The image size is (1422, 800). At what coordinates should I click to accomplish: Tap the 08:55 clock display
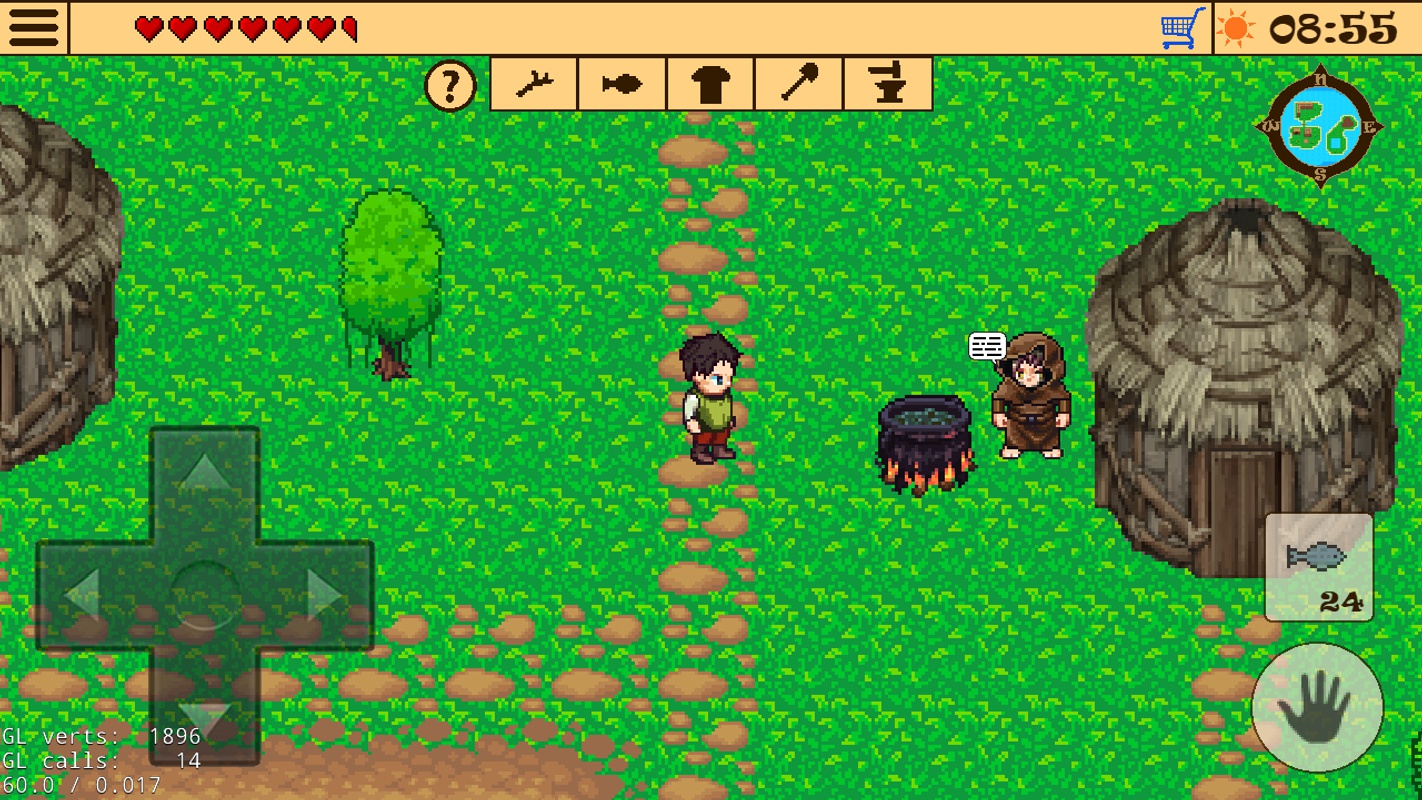(x=1332, y=27)
